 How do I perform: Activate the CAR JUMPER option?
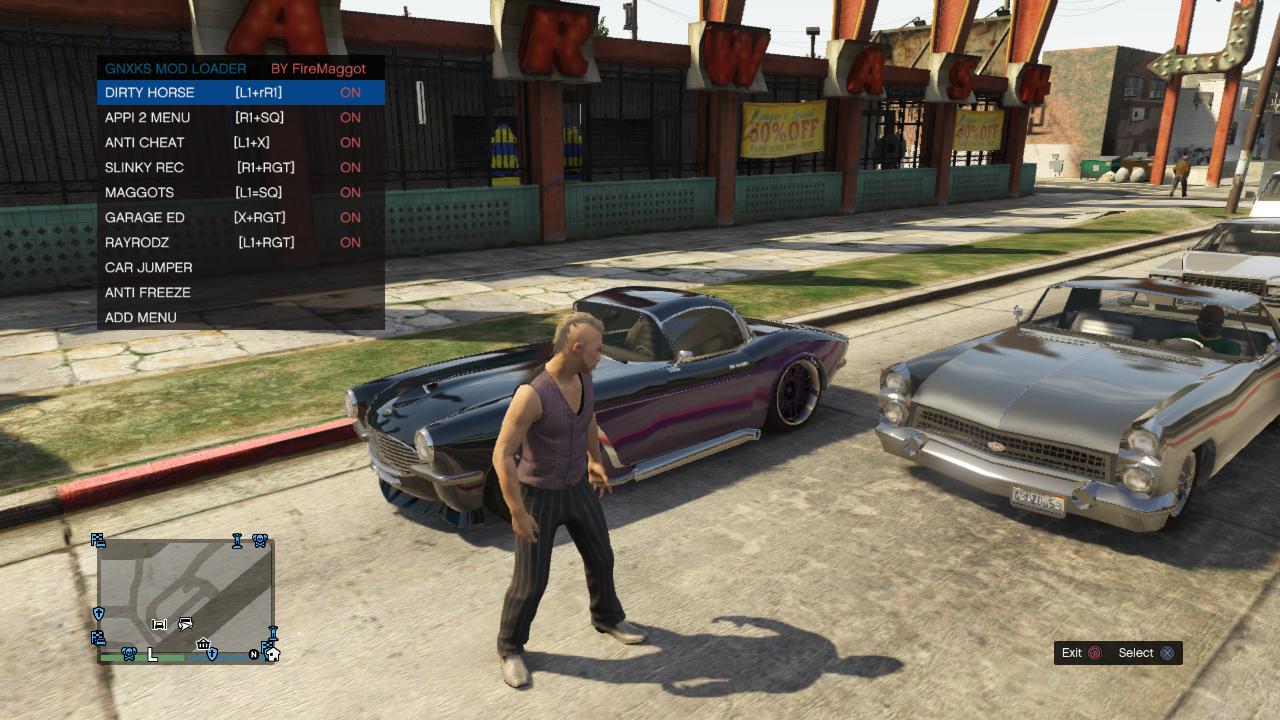[x=149, y=268]
